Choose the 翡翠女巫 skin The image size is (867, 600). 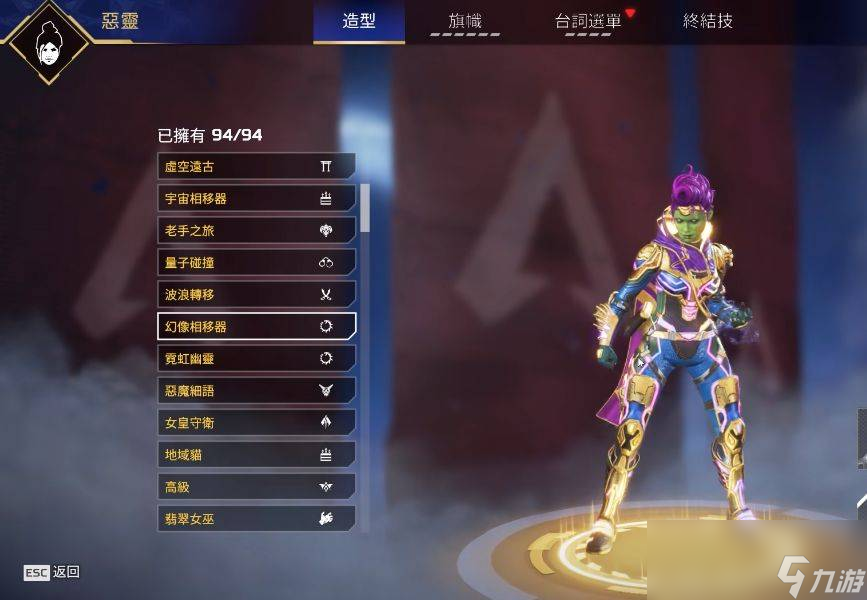(x=256, y=518)
